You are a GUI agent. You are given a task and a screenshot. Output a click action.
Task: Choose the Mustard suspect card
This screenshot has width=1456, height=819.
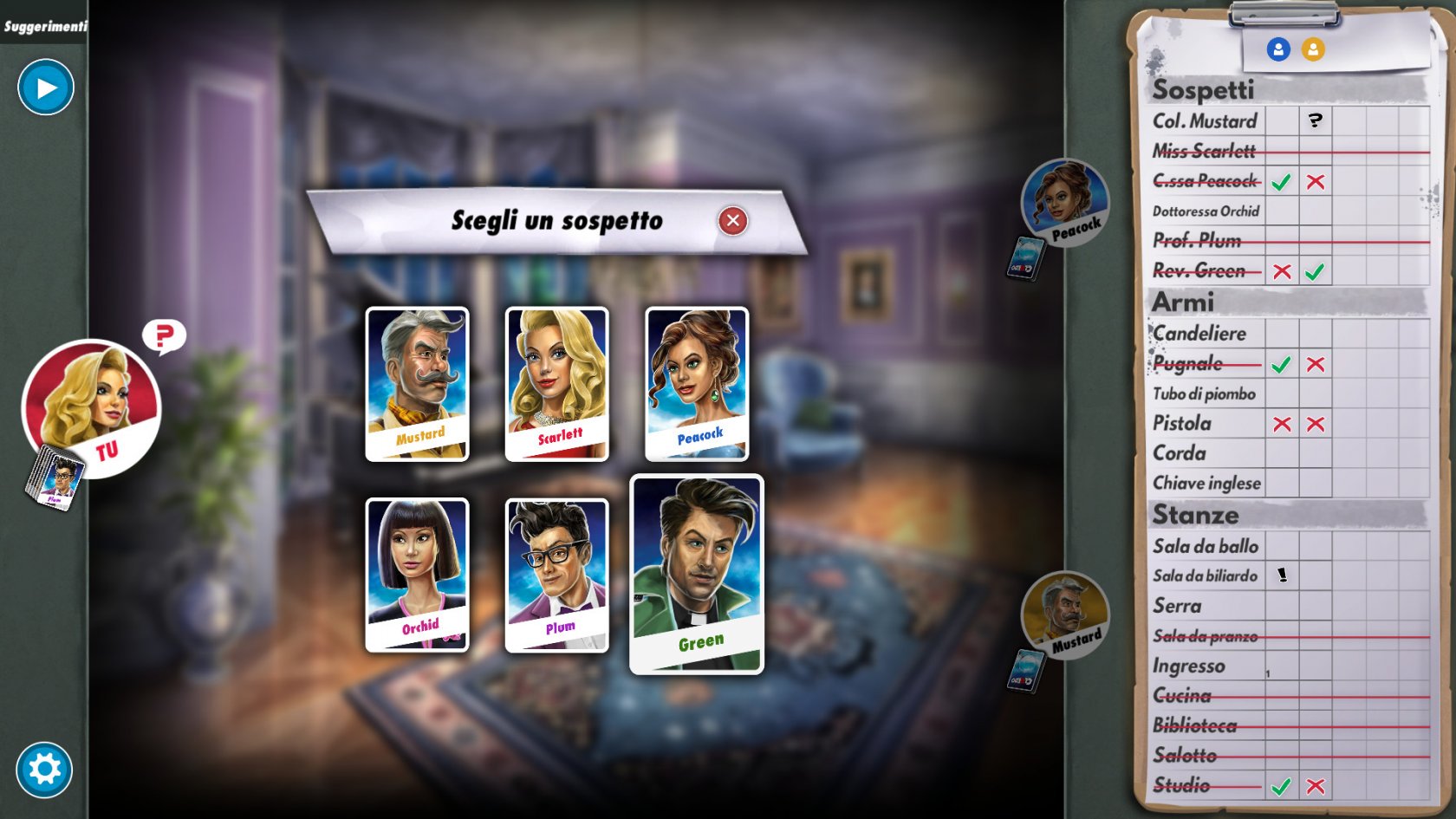[x=417, y=383]
